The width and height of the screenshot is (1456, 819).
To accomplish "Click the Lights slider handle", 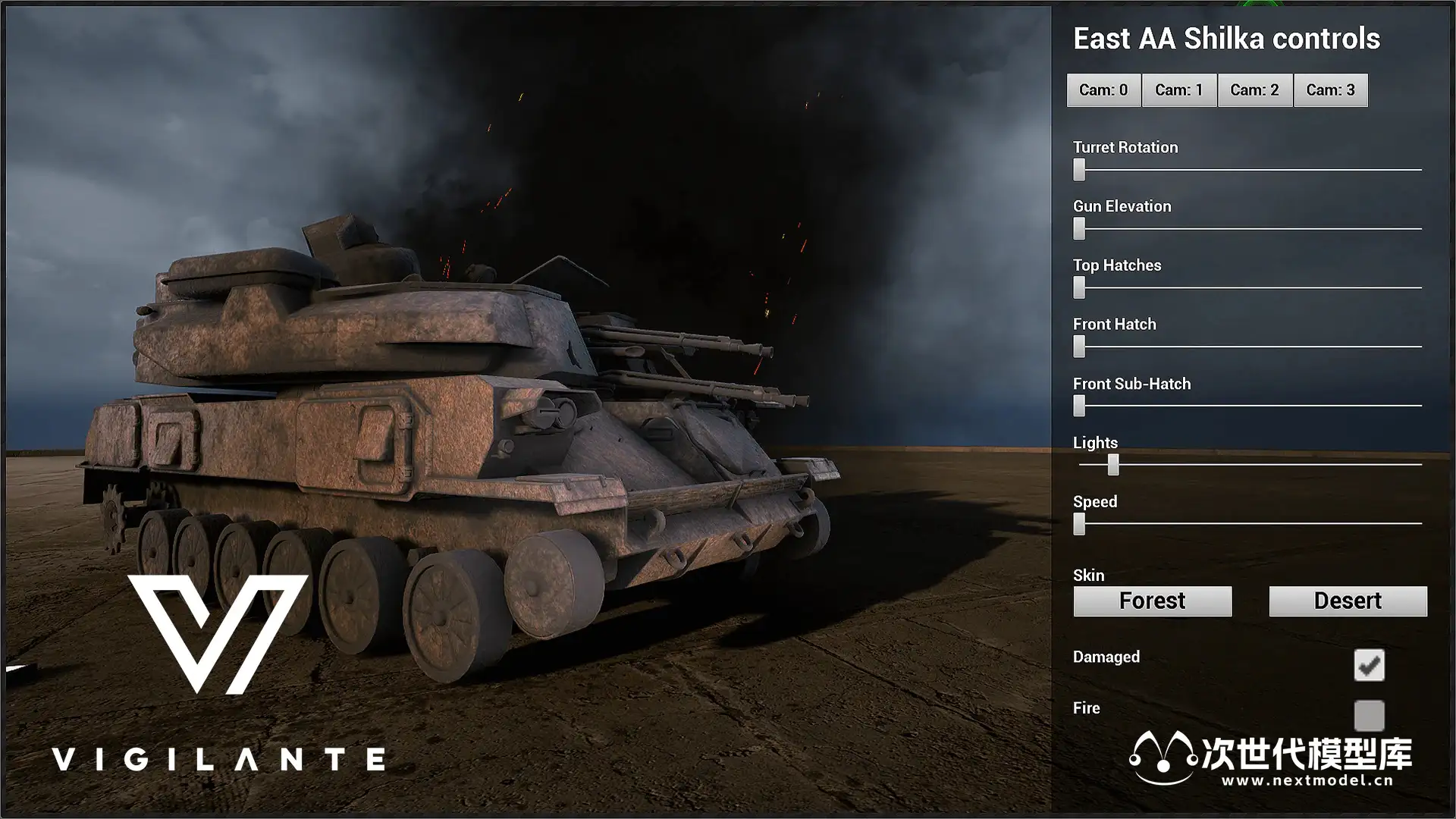I will [1113, 465].
